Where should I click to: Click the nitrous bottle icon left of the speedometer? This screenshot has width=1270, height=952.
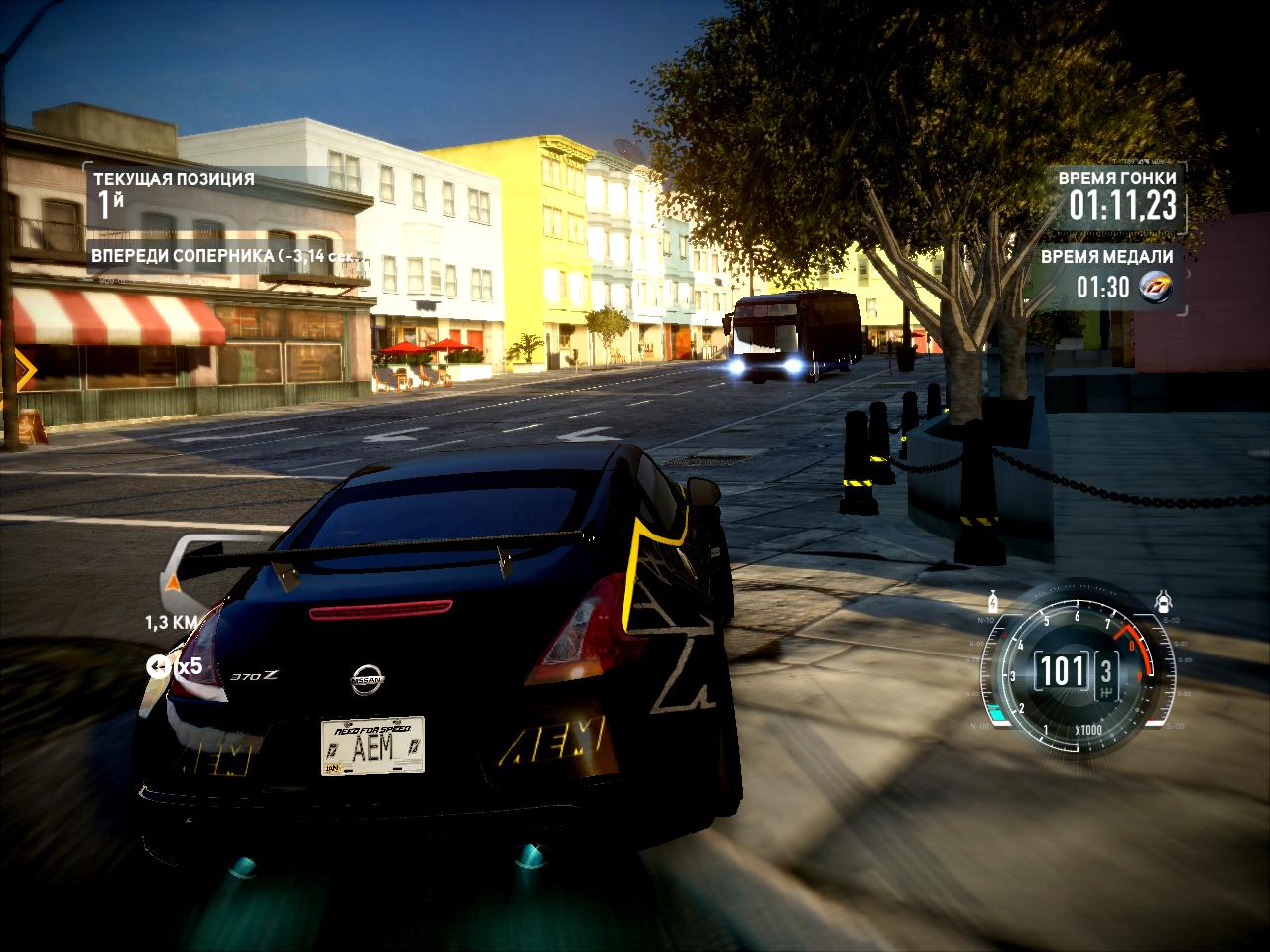[992, 601]
